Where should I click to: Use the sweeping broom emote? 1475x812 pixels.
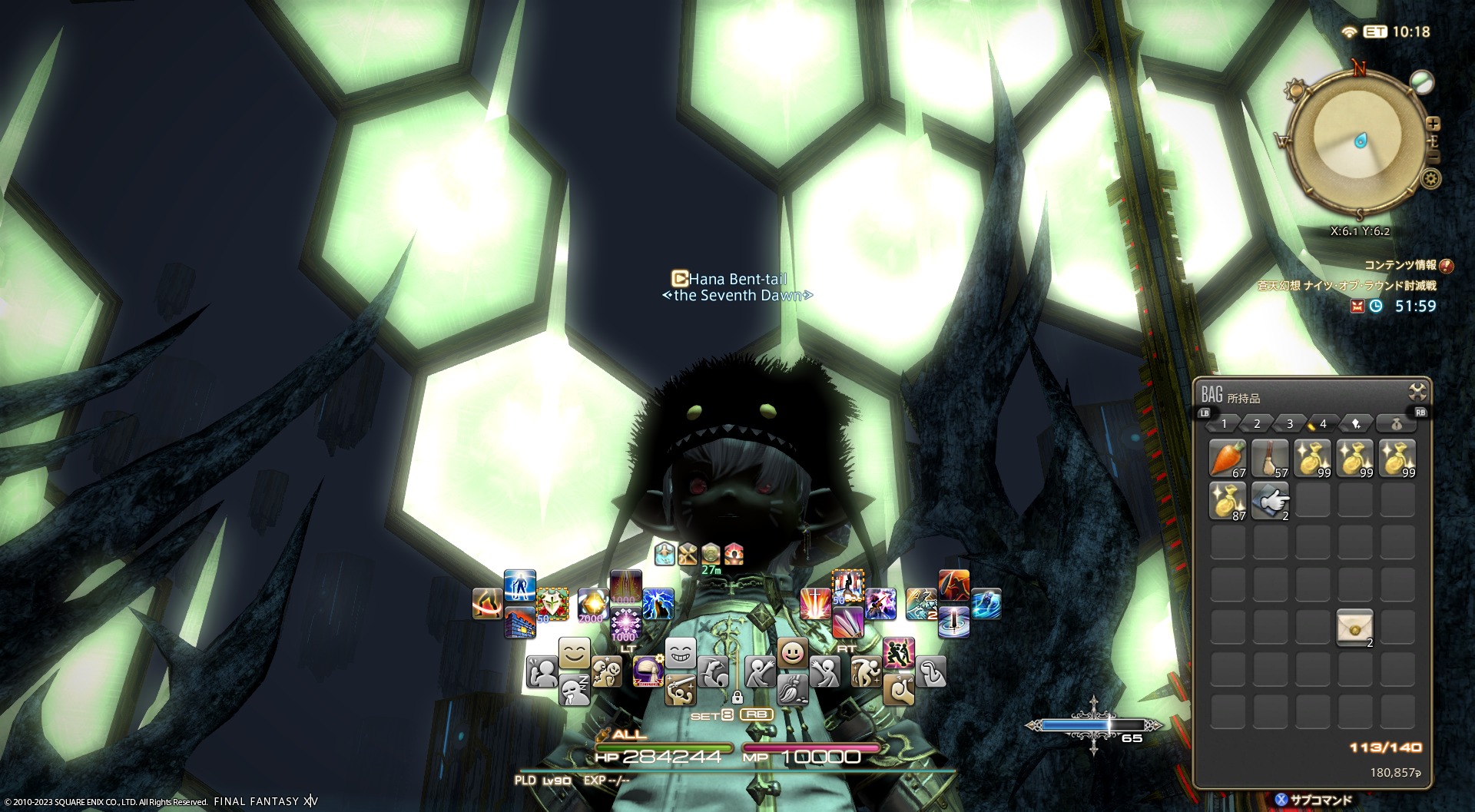(x=792, y=688)
